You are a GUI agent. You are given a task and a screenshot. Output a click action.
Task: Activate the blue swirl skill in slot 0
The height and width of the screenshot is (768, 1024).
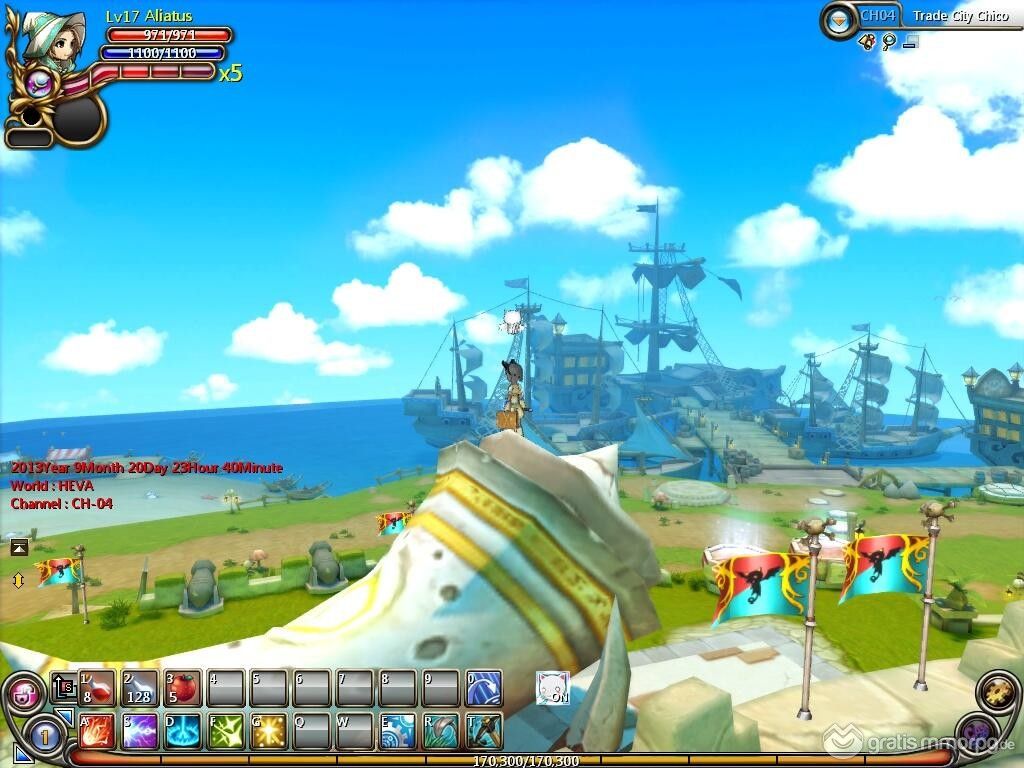click(x=484, y=688)
